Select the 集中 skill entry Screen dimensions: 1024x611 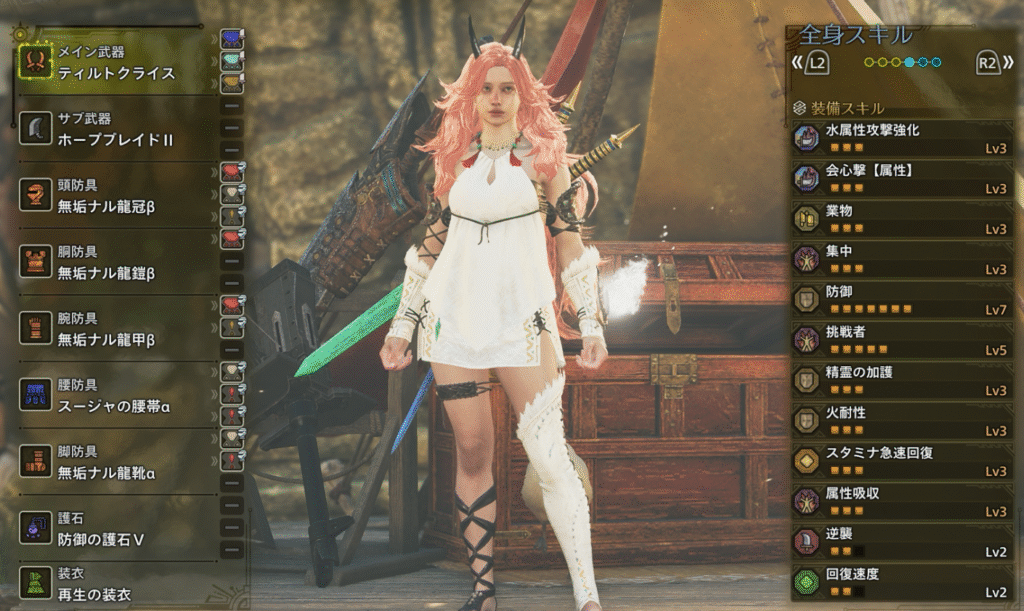pos(899,259)
